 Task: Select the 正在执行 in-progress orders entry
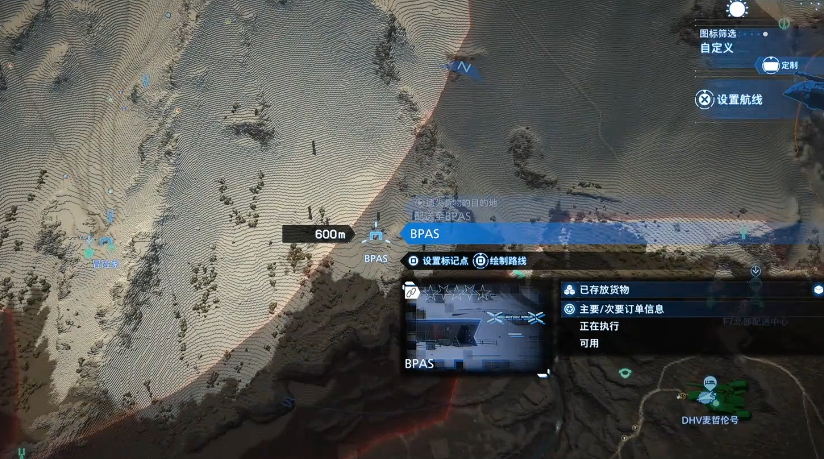tap(600, 326)
